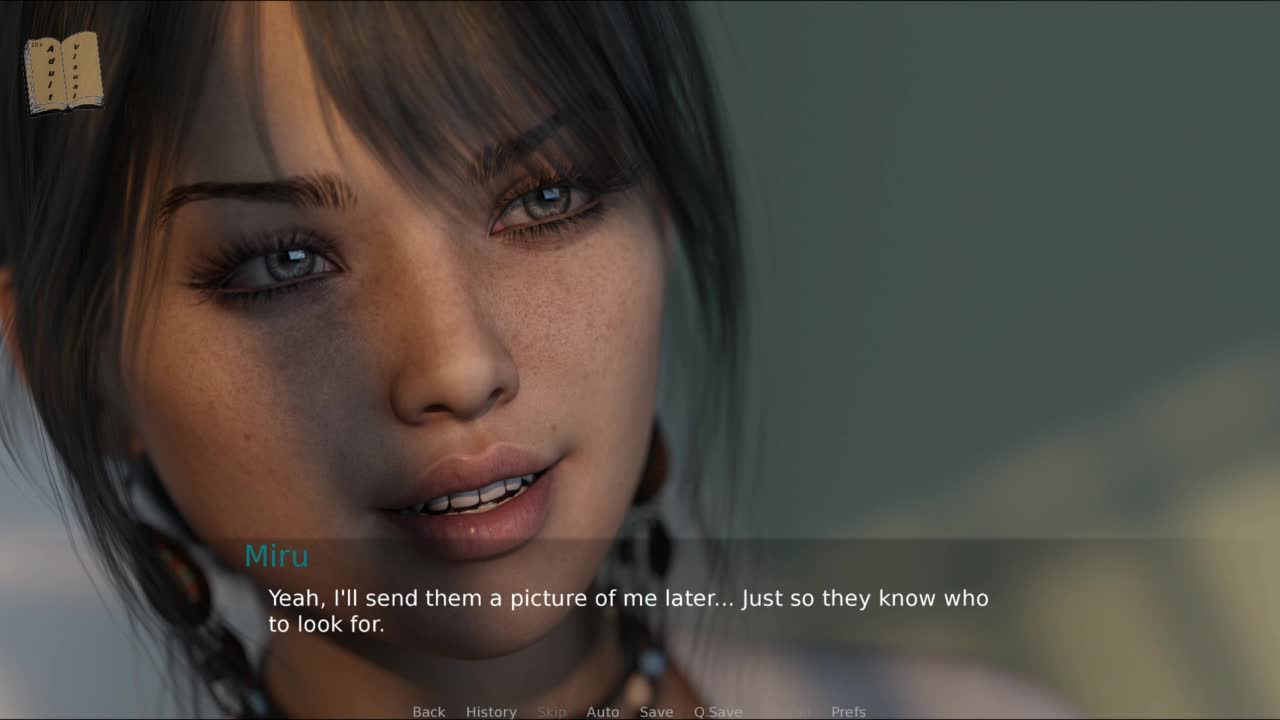Open the dialogue History log
This screenshot has width=1280, height=720.
pyautogui.click(x=491, y=711)
